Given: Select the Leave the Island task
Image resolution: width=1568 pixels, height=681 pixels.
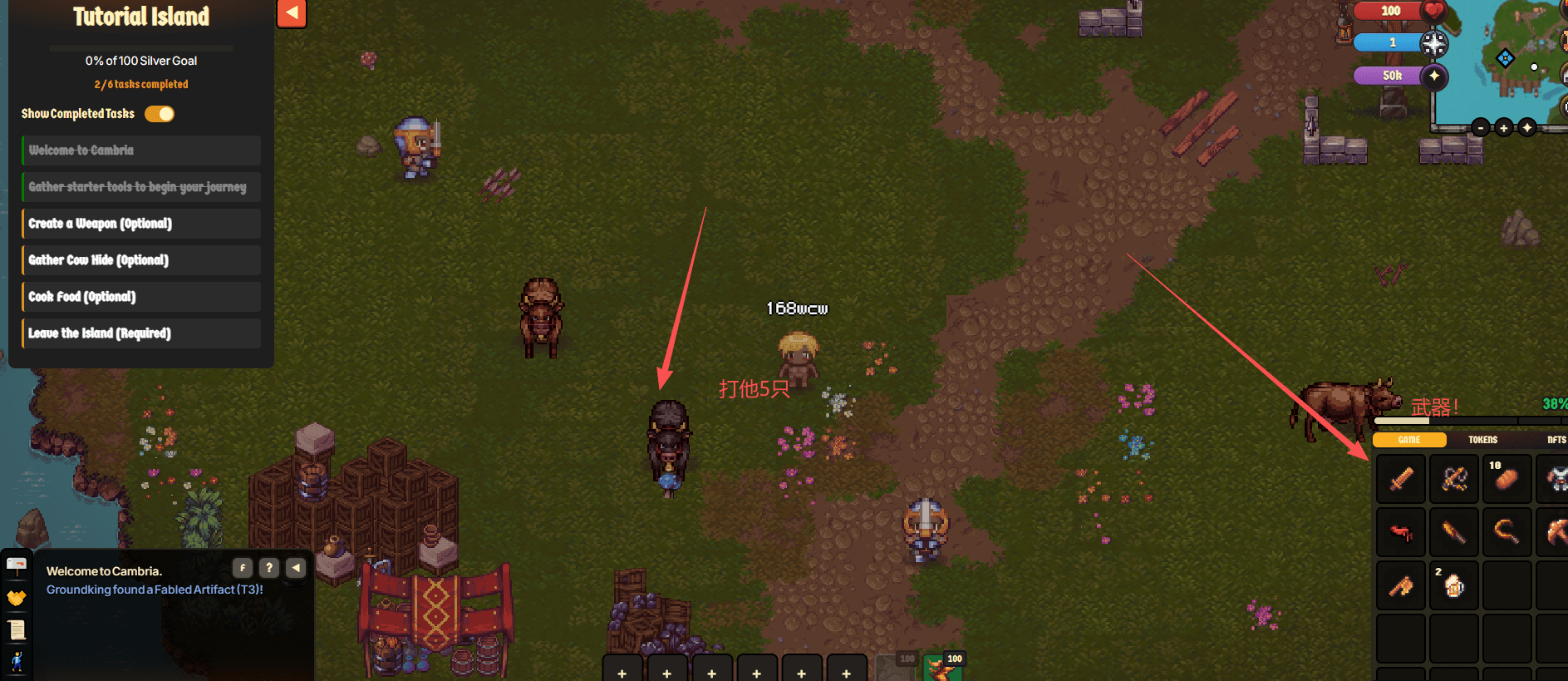Looking at the screenshot, I should (x=141, y=333).
